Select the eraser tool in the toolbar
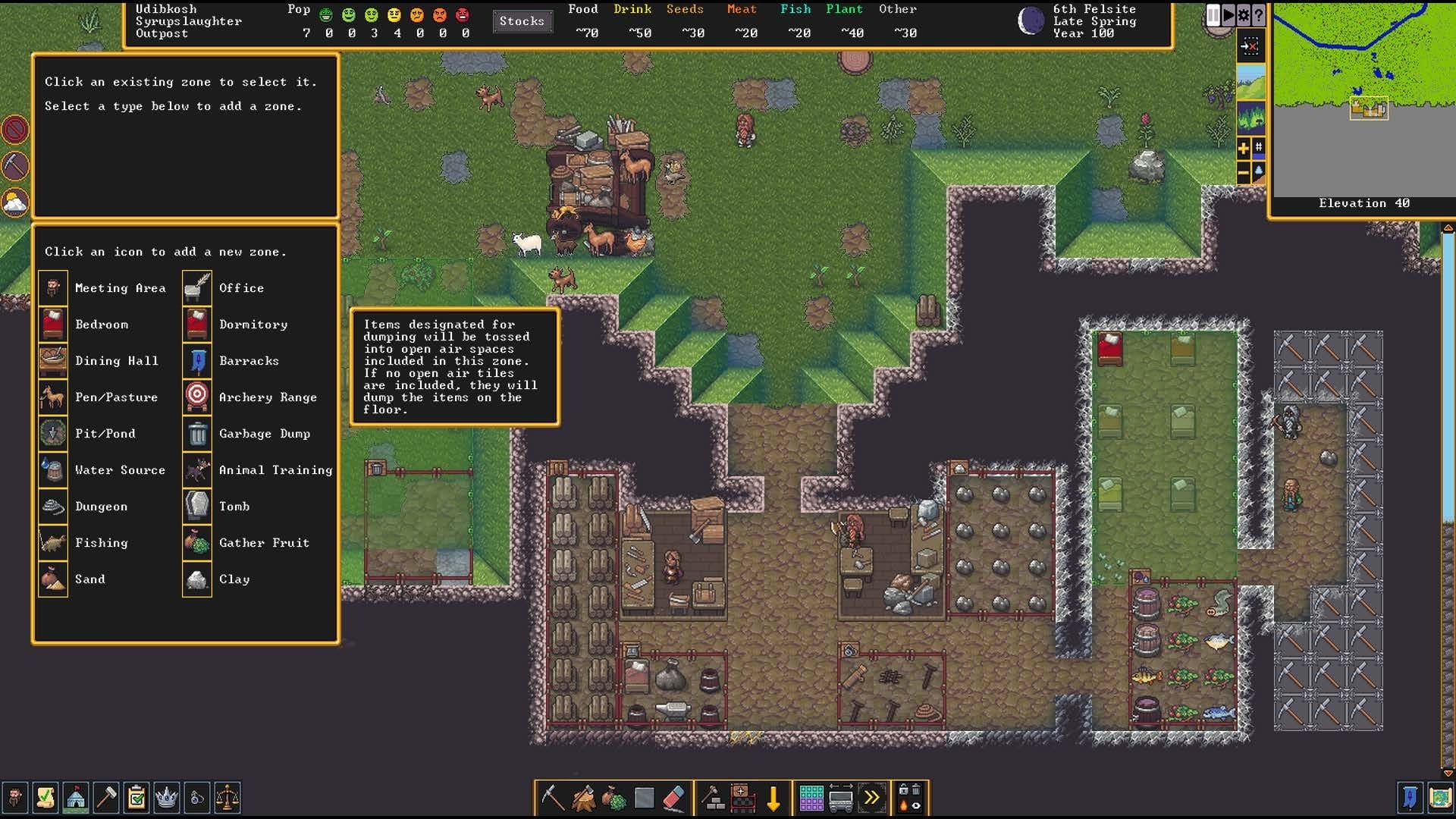 pos(674,798)
